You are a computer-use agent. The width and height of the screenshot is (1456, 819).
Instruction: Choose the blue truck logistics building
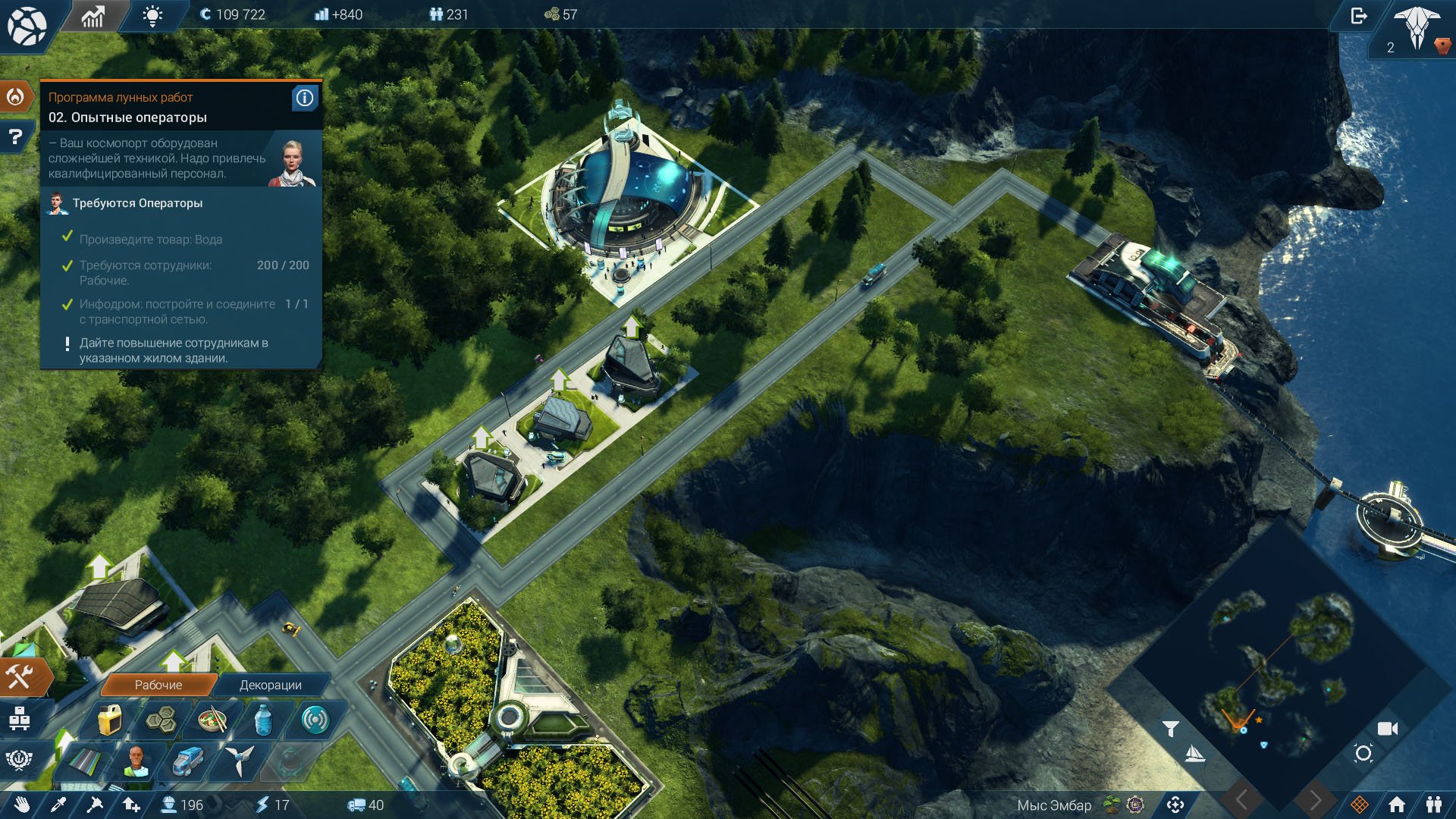tap(187, 761)
